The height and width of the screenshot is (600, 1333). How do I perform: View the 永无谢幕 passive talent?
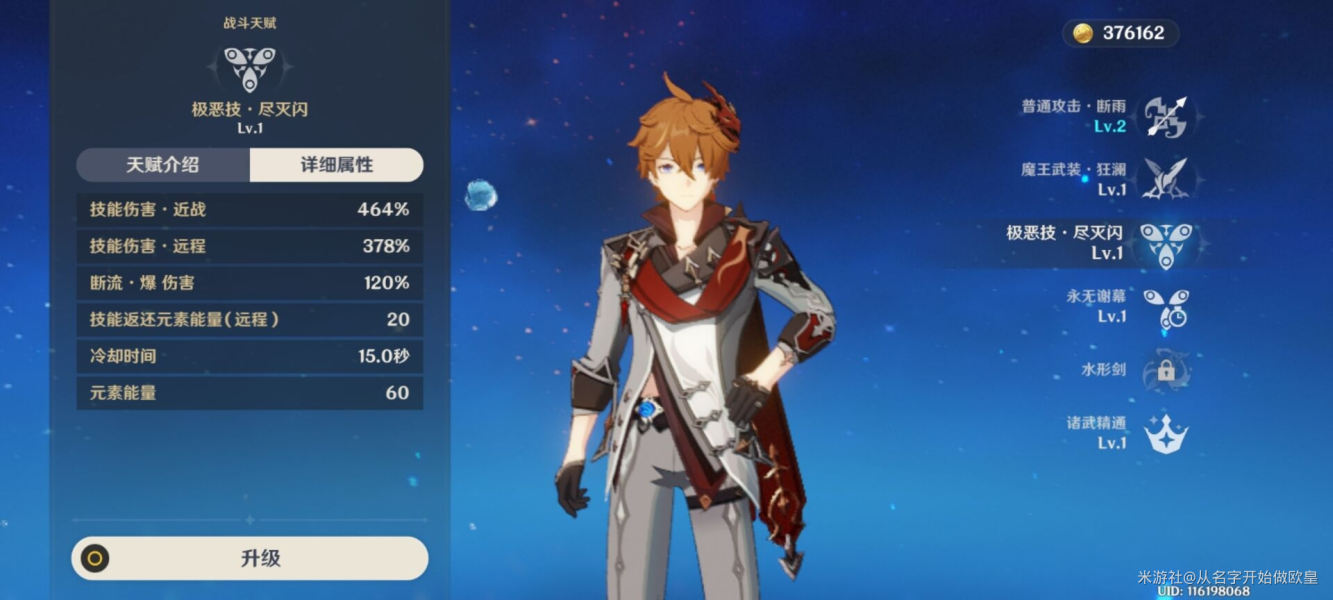(1165, 307)
